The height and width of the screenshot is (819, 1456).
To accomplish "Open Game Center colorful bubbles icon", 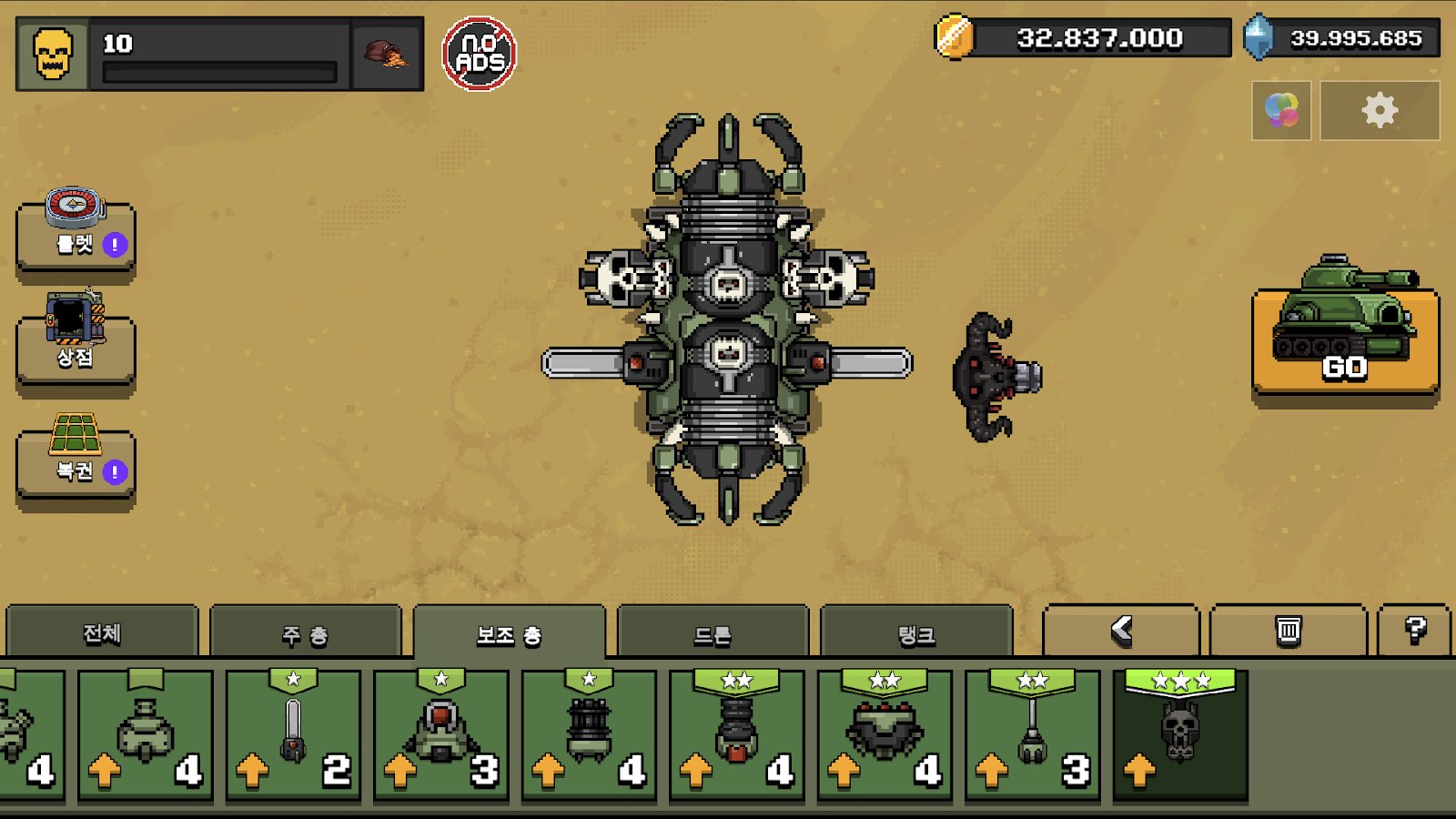I will 1281,110.
